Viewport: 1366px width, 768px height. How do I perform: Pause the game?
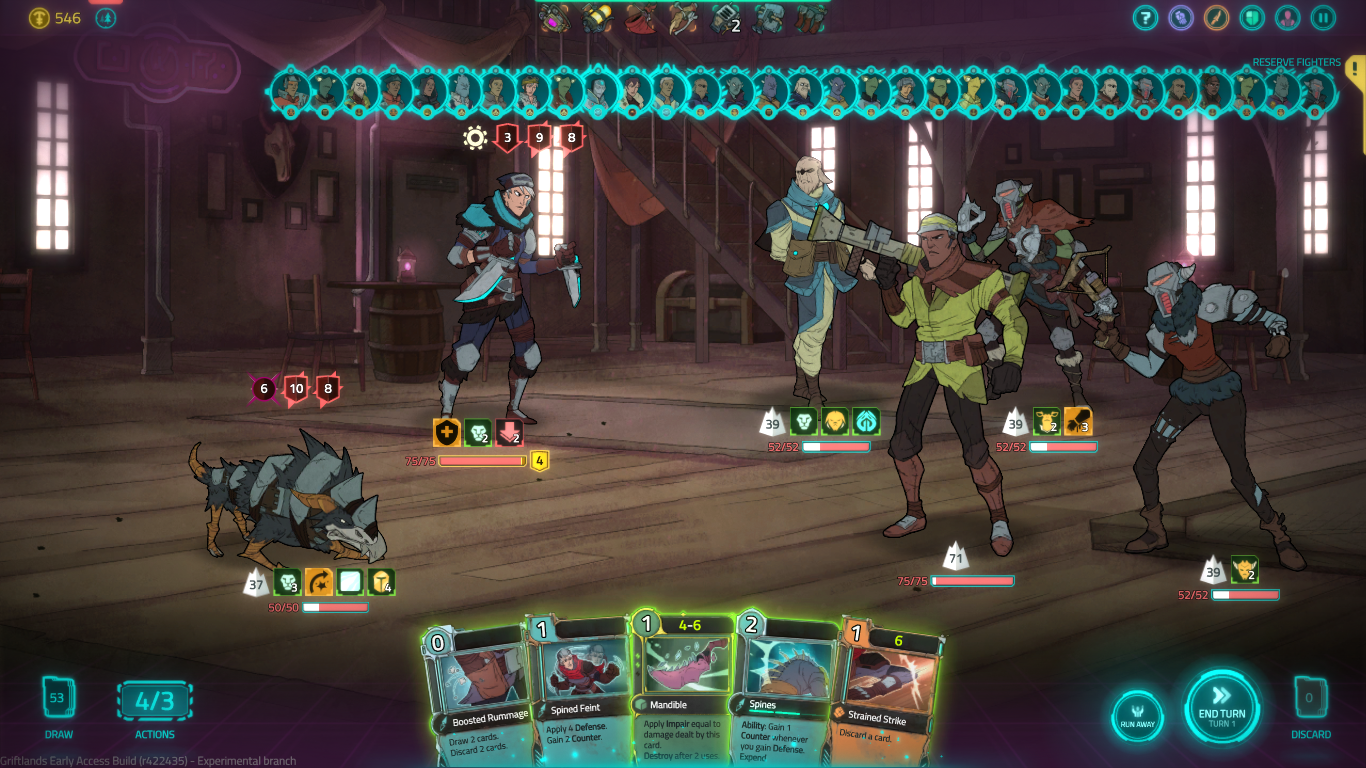pos(1323,17)
